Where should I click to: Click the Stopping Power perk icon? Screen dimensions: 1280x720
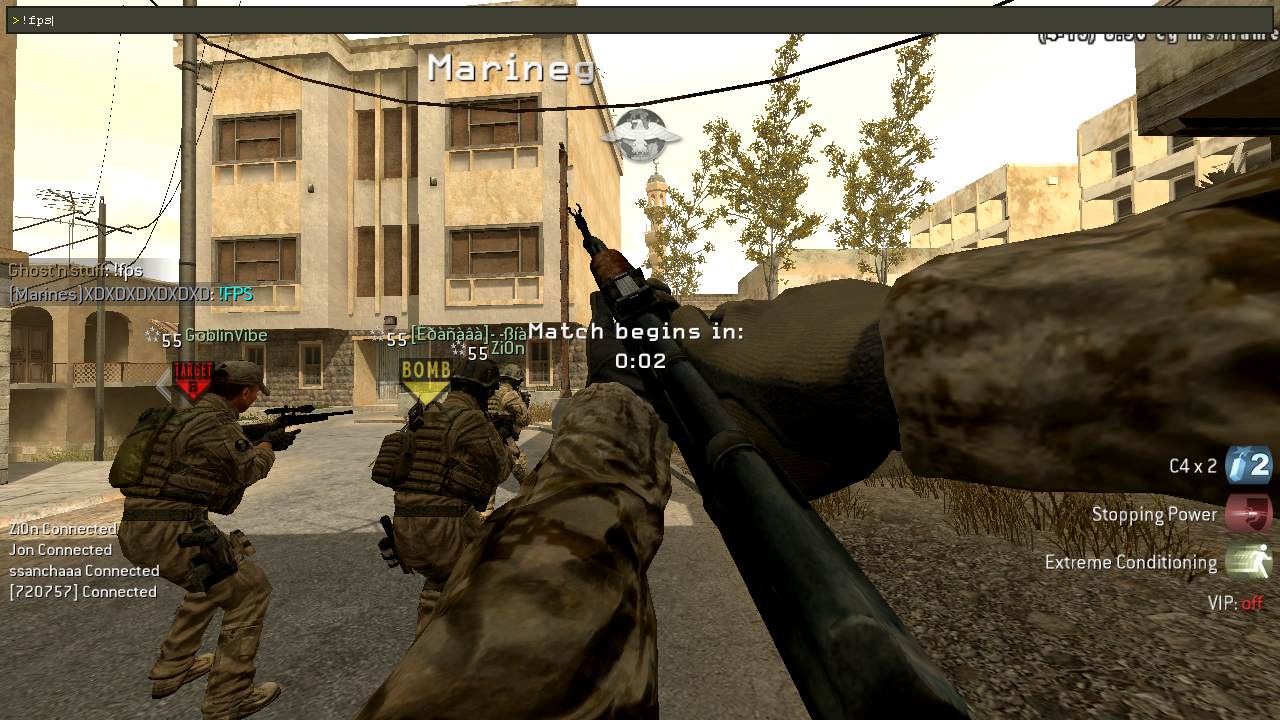1248,513
